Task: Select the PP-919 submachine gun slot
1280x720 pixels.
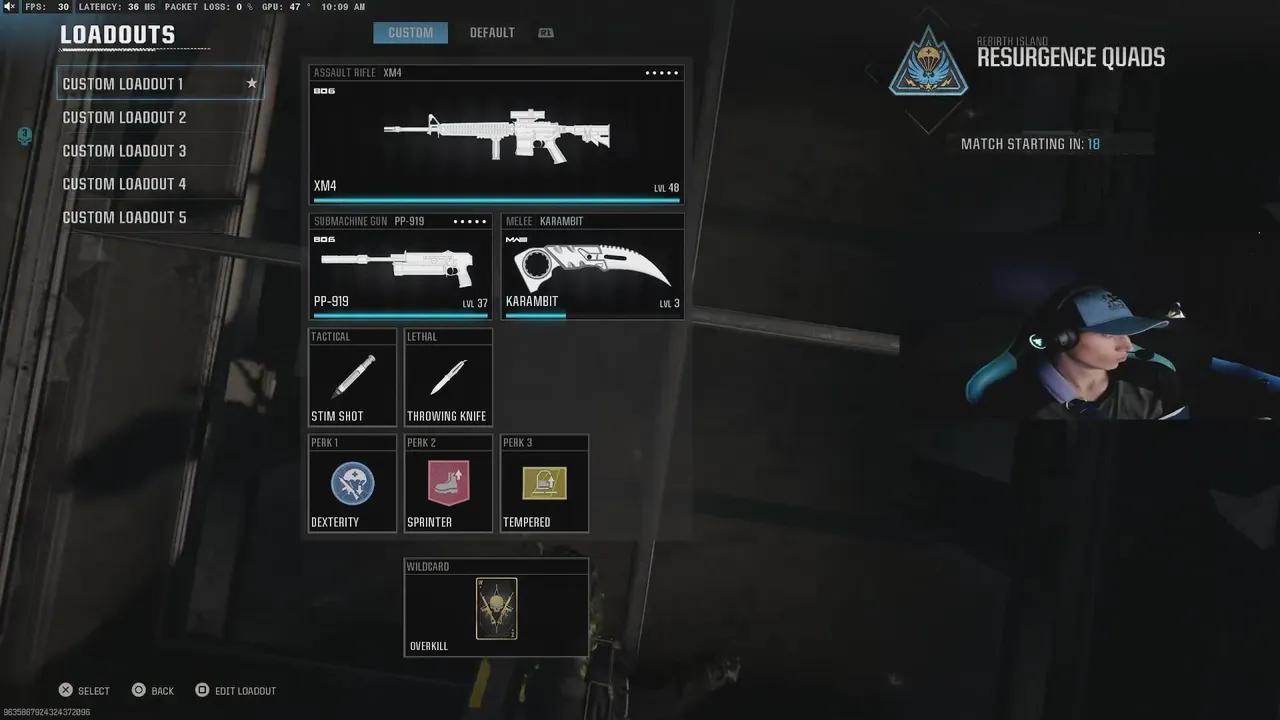Action: tap(400, 266)
